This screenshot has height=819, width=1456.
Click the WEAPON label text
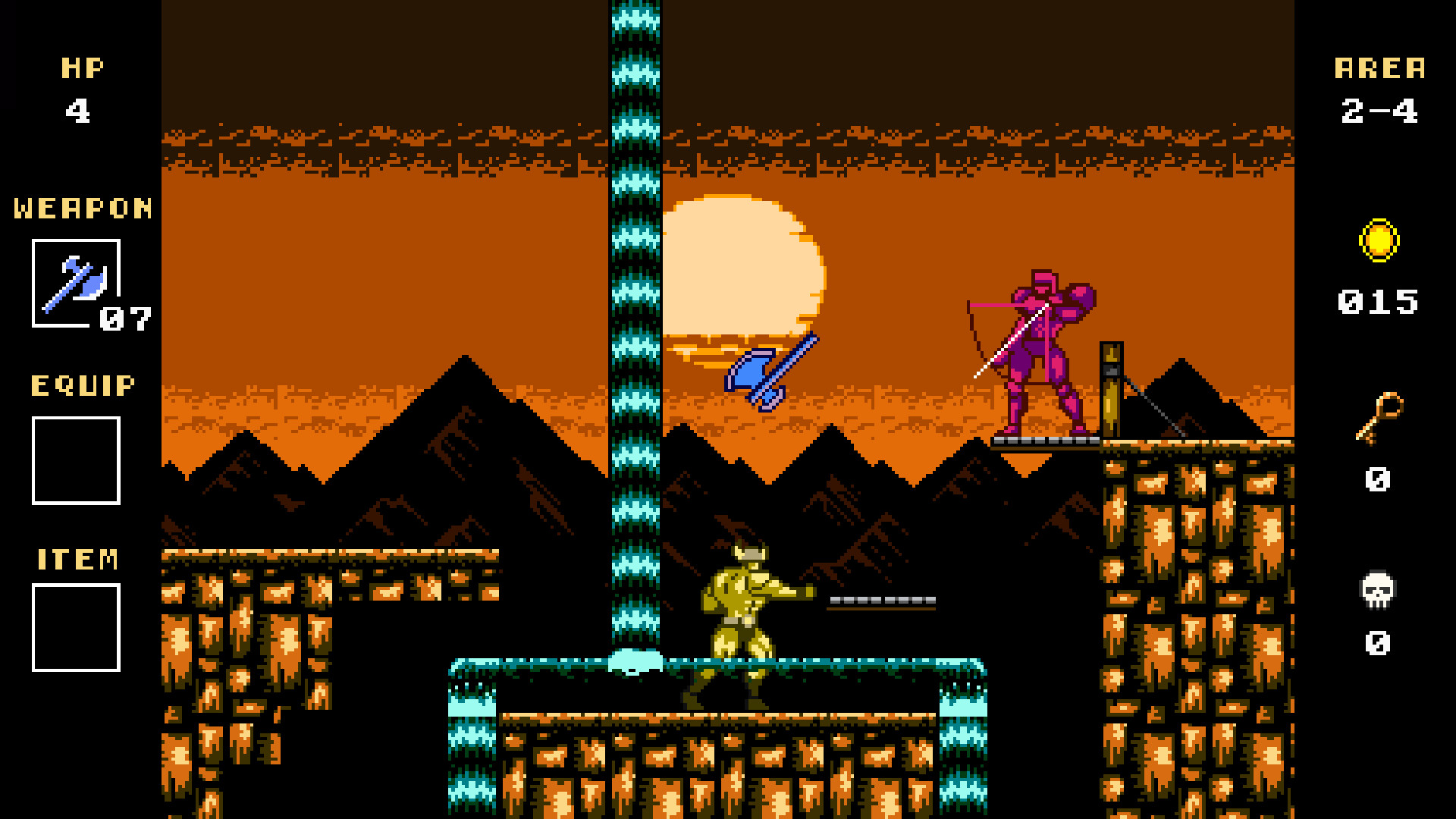80,207
